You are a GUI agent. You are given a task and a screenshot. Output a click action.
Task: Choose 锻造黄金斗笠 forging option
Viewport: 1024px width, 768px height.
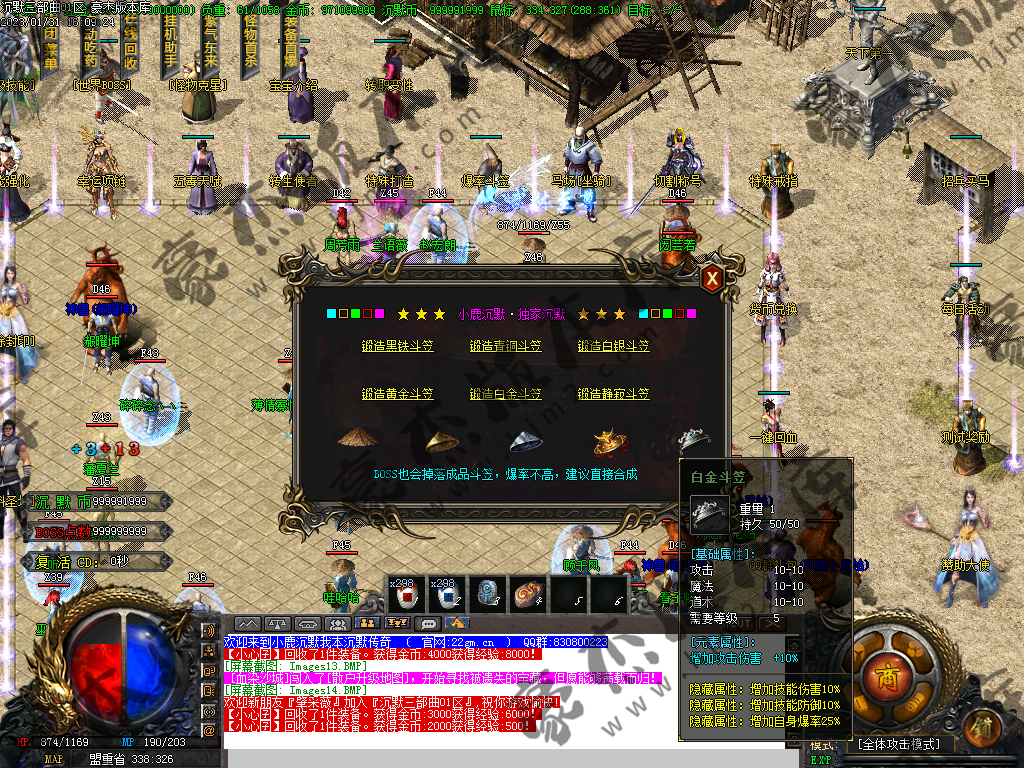pyautogui.click(x=397, y=394)
